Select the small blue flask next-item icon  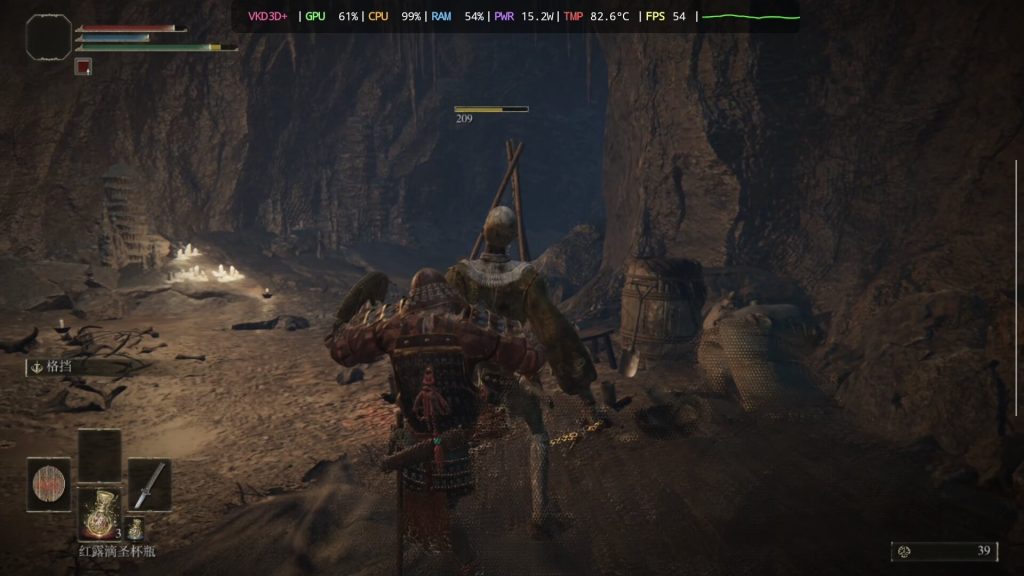[135, 529]
